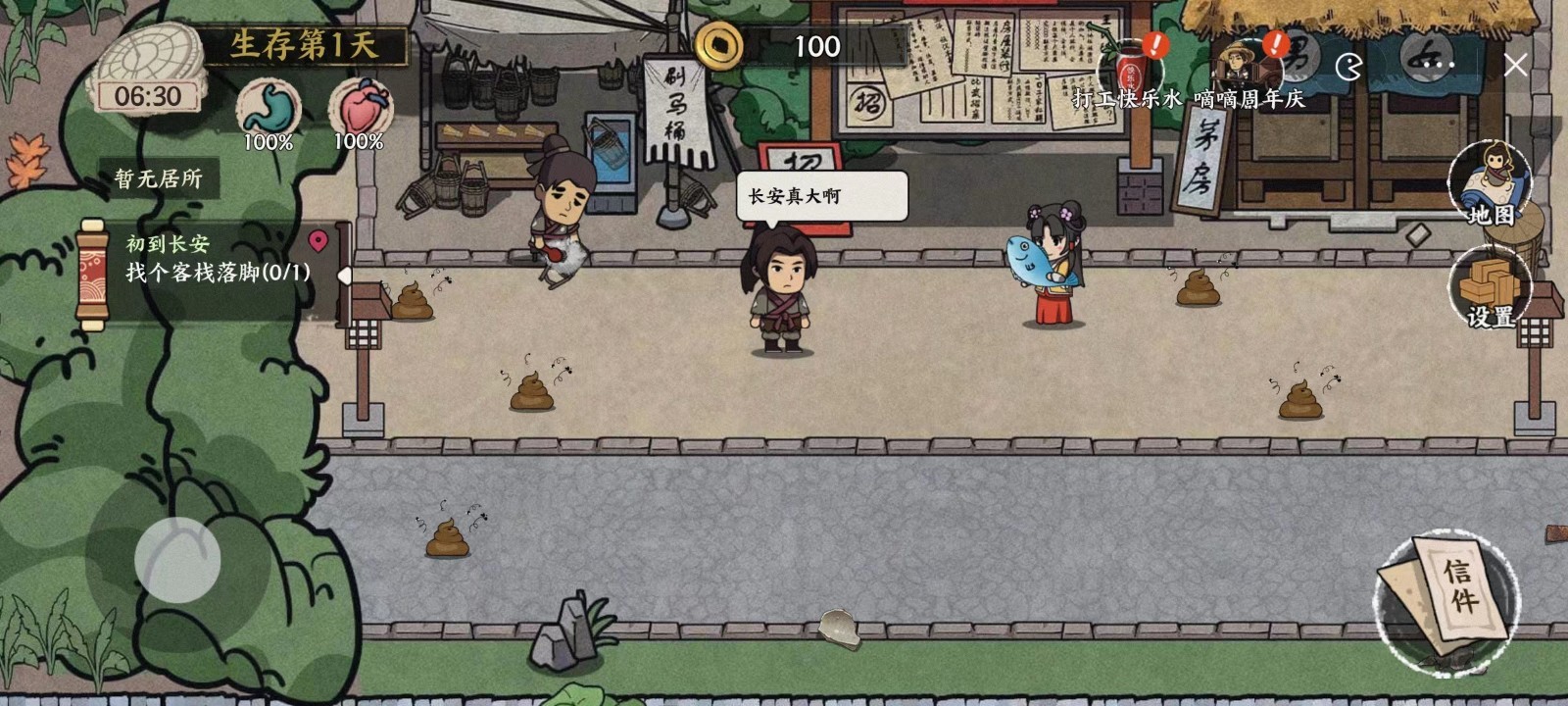This screenshot has width=1568, height=706.
Task: Tap the 暂无居所 residence label
Action: pos(159,179)
